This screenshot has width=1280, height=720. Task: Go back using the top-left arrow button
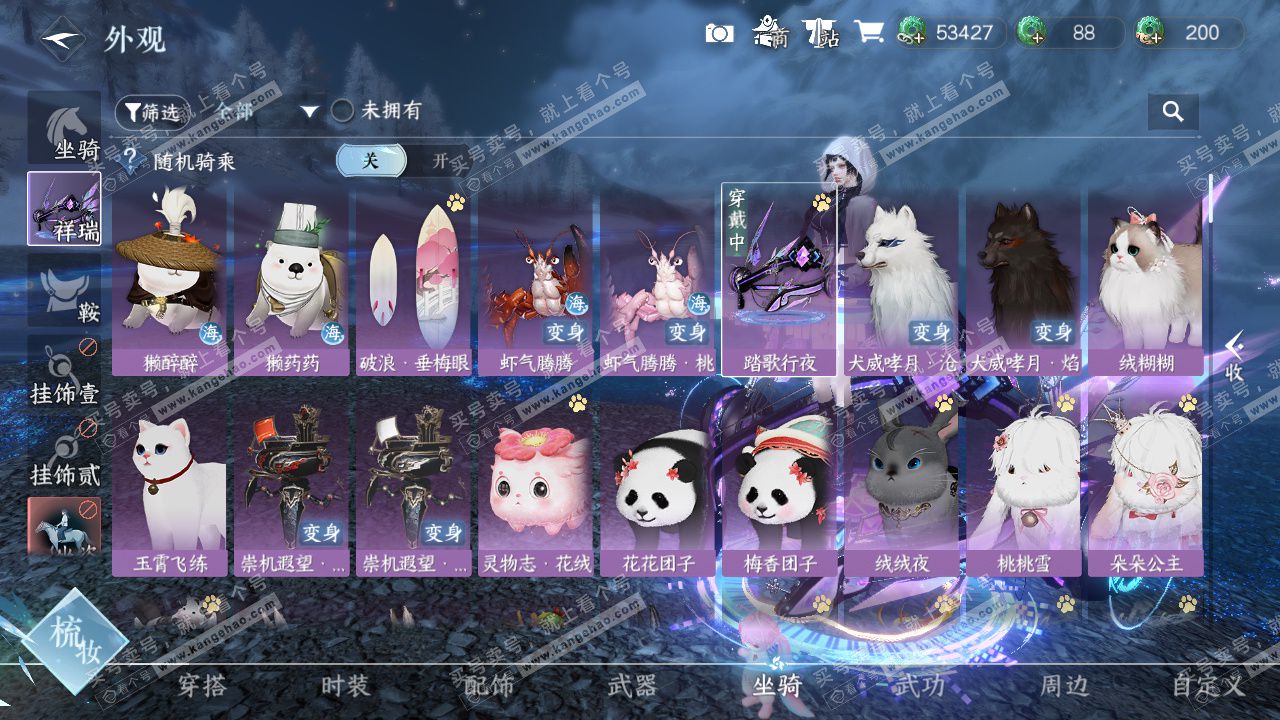pos(62,39)
